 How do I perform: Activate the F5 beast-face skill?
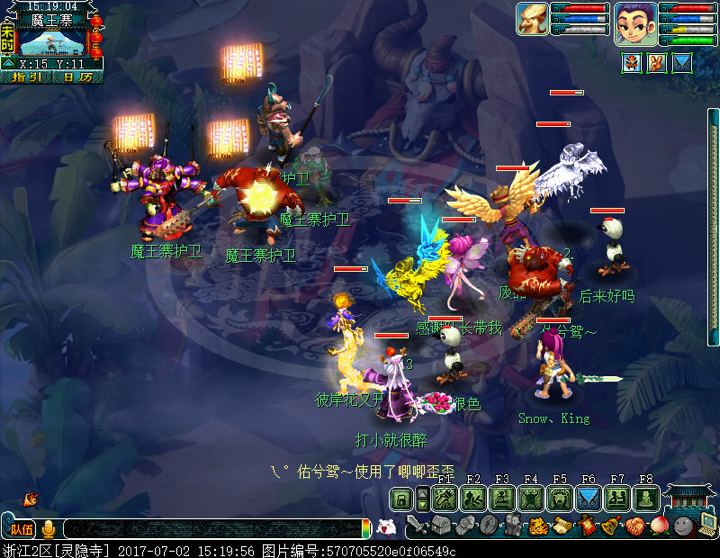pyautogui.click(x=559, y=499)
